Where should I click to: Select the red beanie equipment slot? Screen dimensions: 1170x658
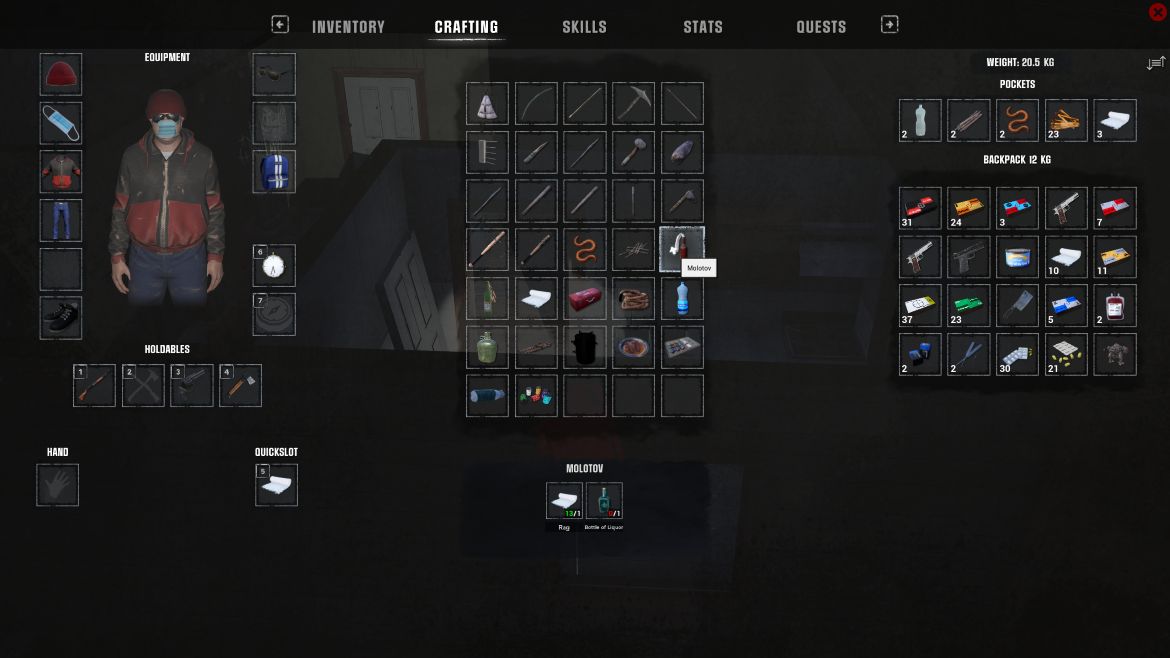tap(61, 75)
